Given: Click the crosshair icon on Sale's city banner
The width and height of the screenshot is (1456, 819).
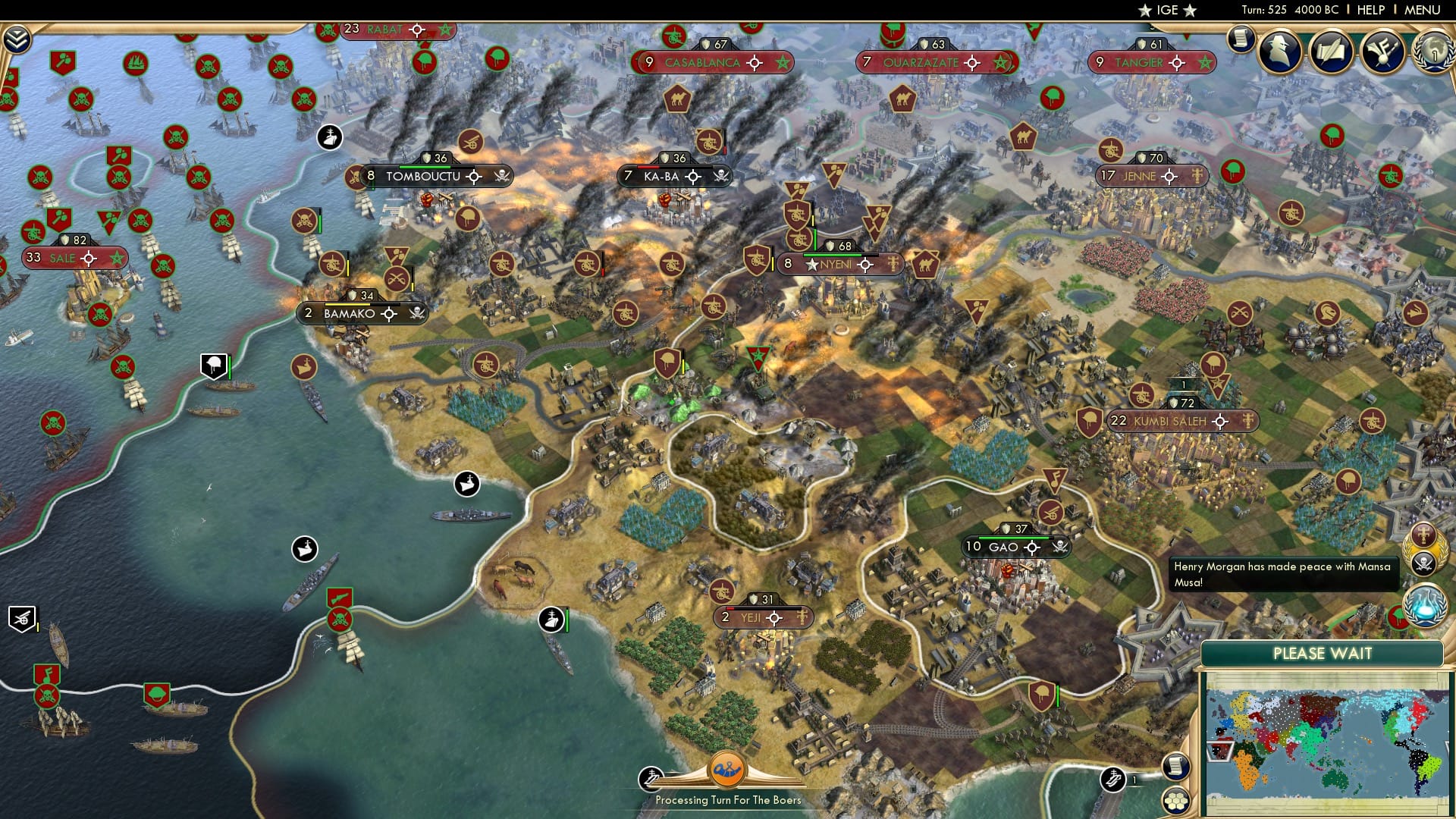Looking at the screenshot, I should pyautogui.click(x=89, y=258).
